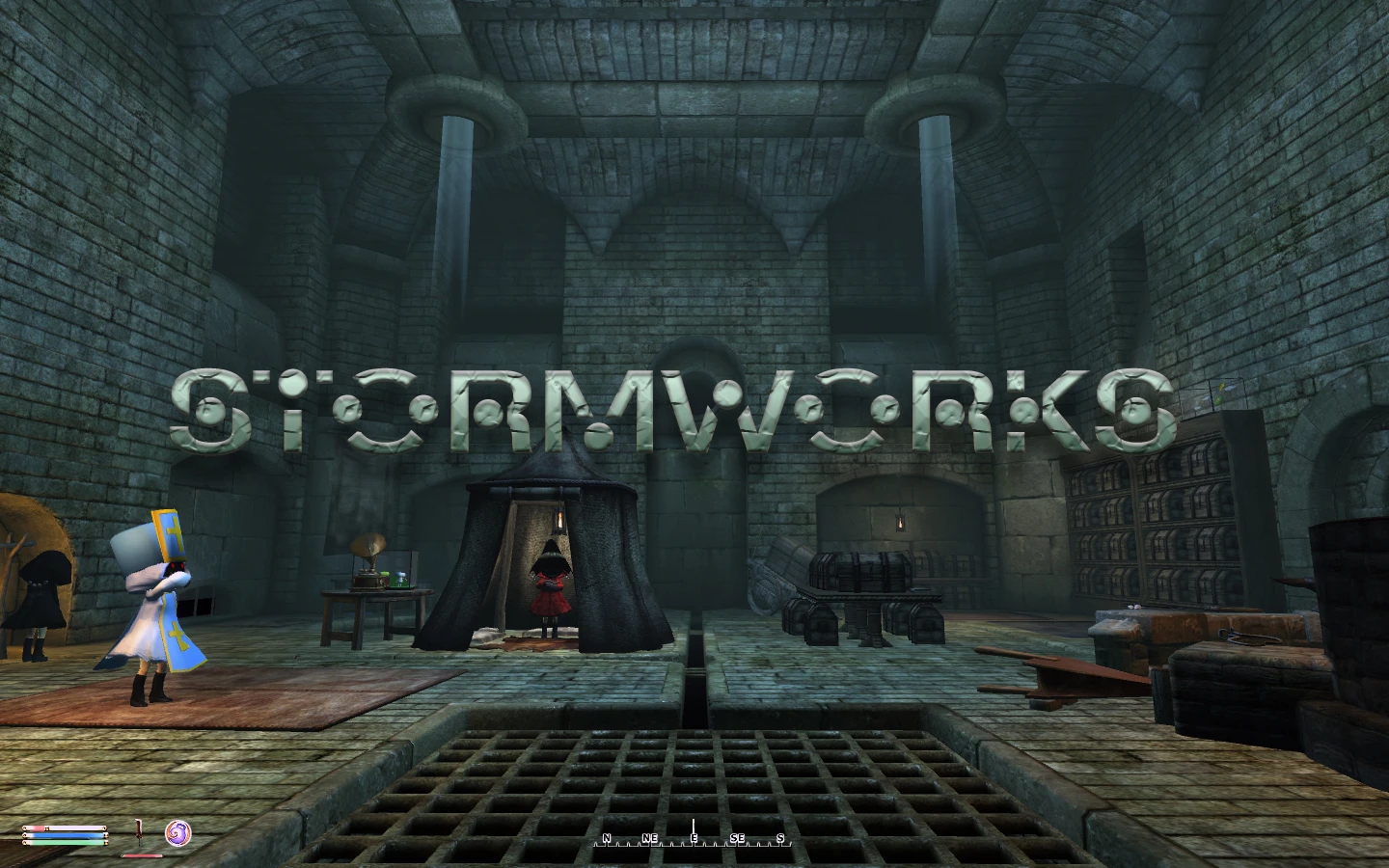The height and width of the screenshot is (868, 1389).
Task: Click the blue magicka bar
Action: [x=65, y=835]
